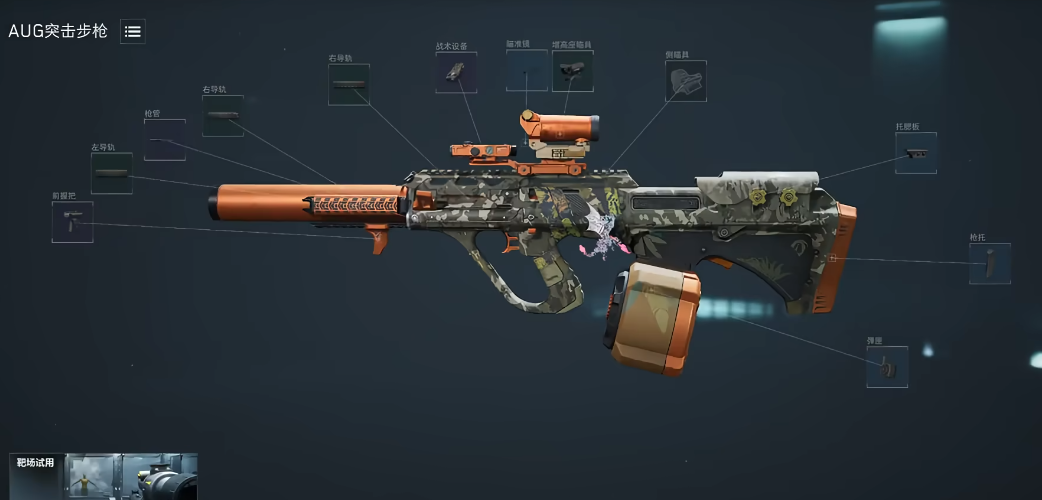
Task: Select the 弹匣 magazine slot
Action: [x=887, y=367]
